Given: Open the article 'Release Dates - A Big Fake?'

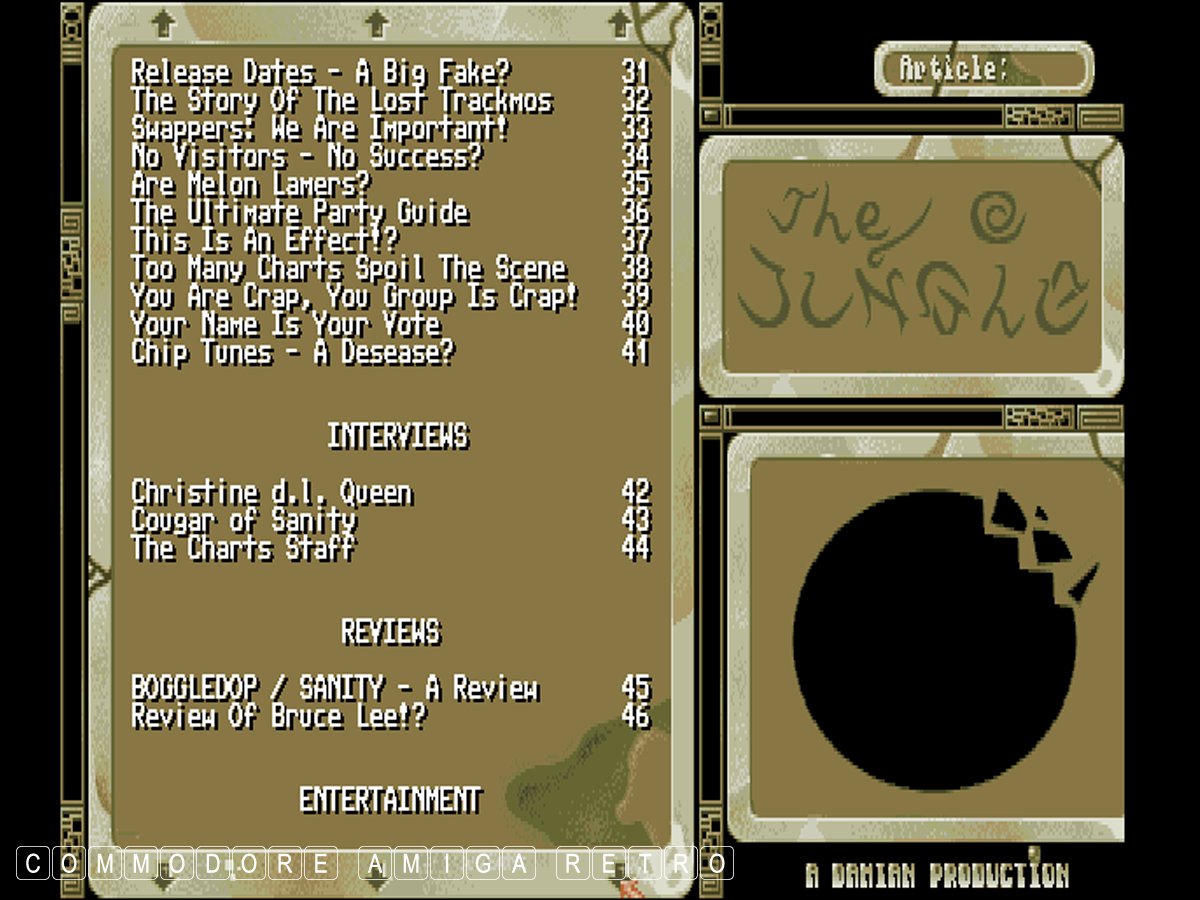Looking at the screenshot, I should point(320,72).
